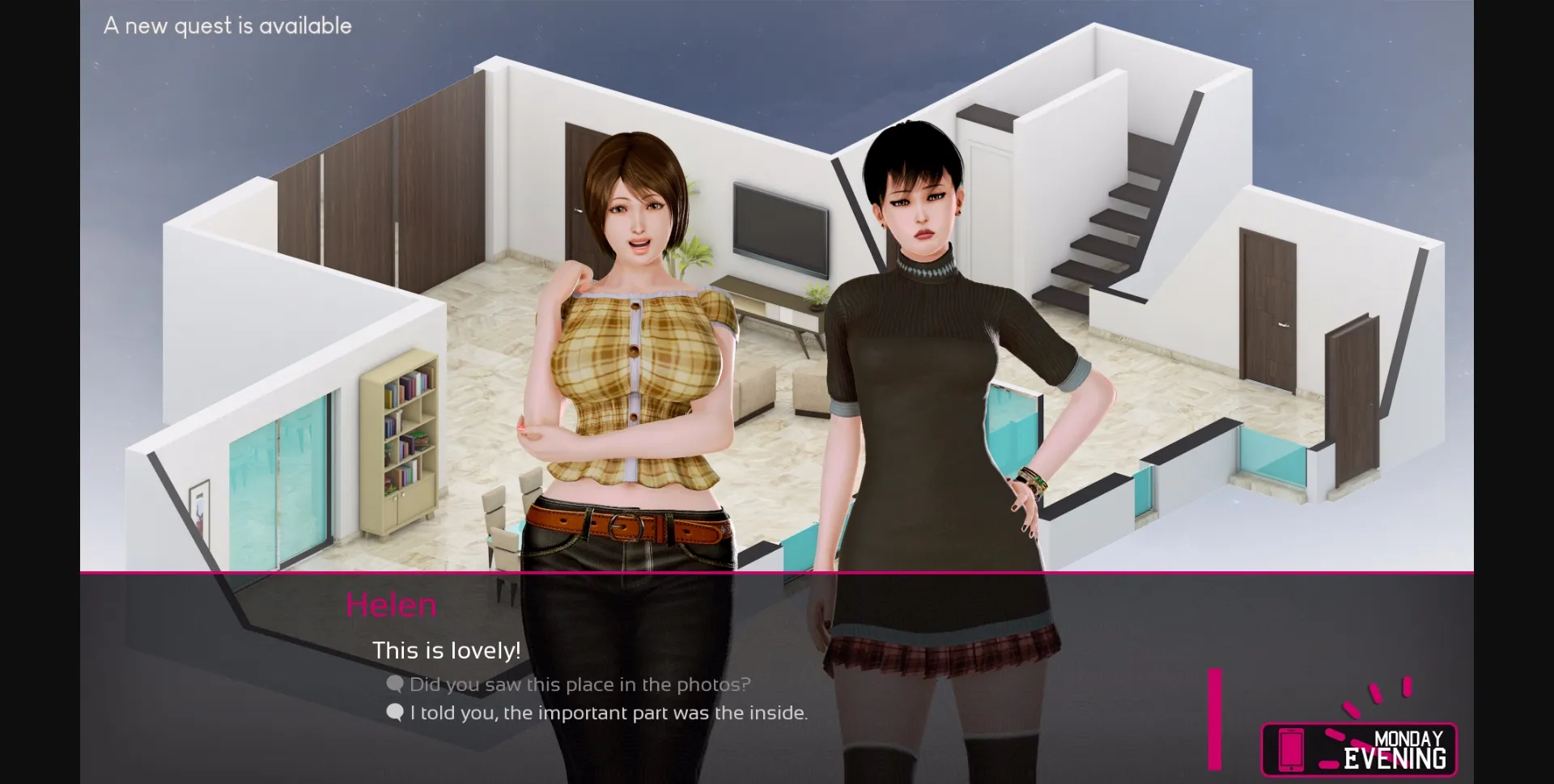1554x784 pixels.
Task: Click the TV screen in the living room
Action: (x=779, y=229)
